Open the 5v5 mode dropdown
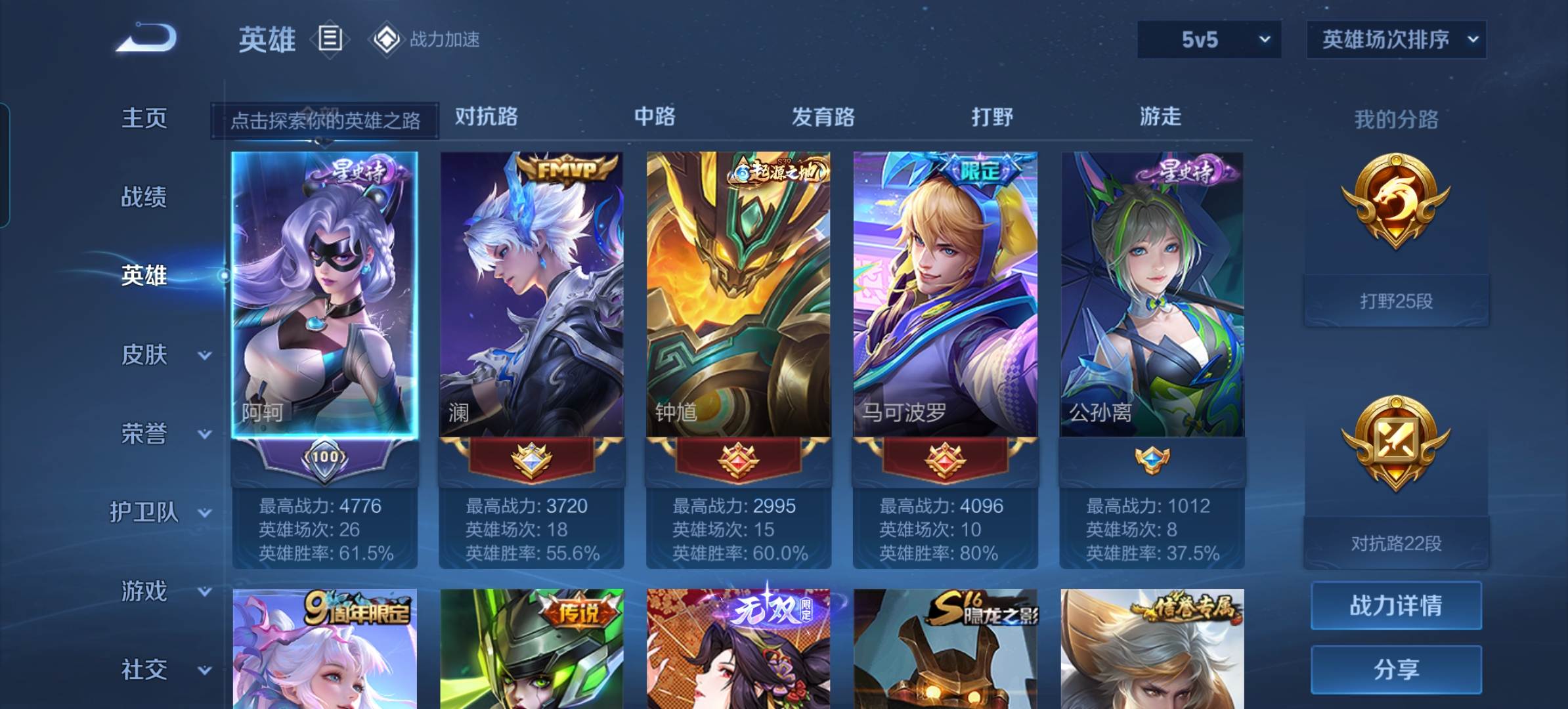Viewport: 1568px width, 709px height. pos(1209,39)
